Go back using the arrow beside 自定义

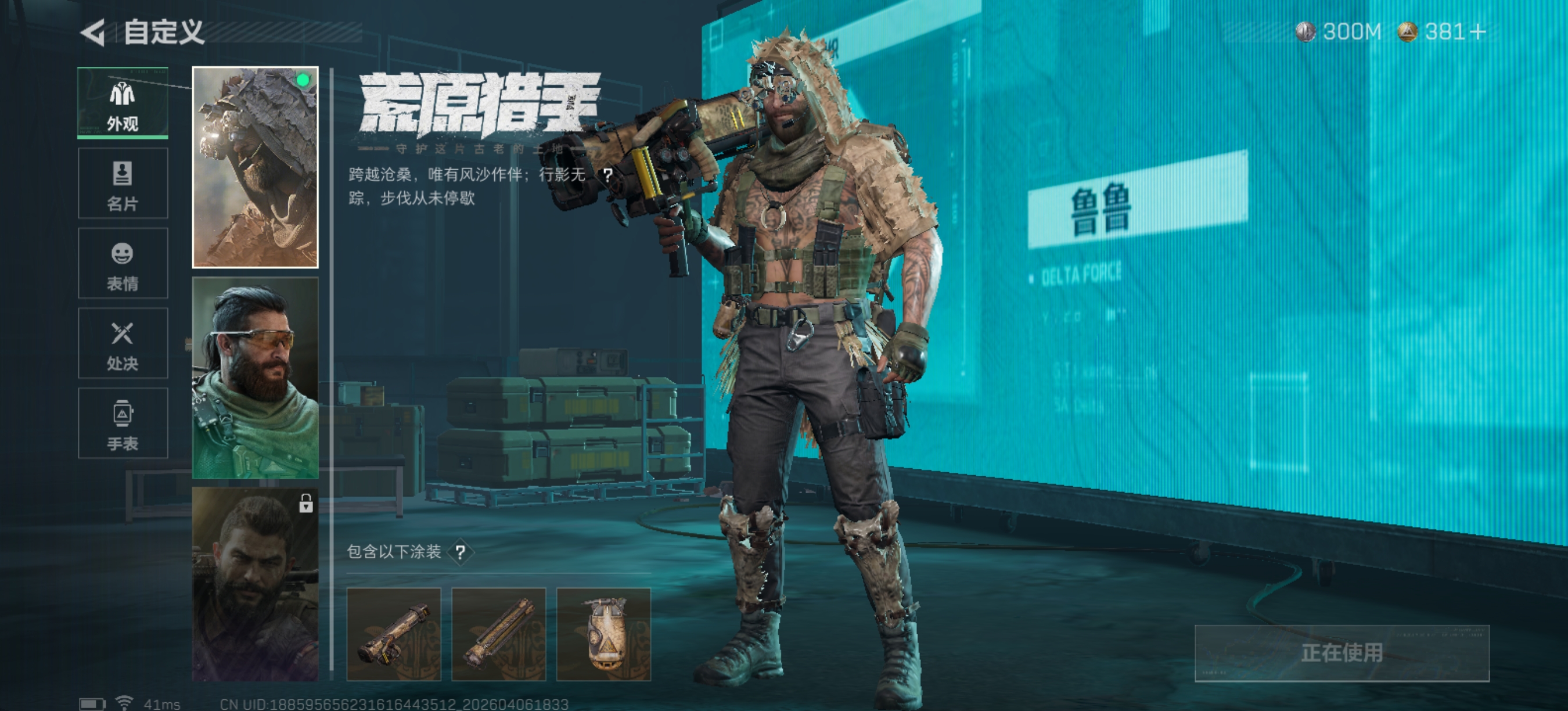tap(93, 33)
